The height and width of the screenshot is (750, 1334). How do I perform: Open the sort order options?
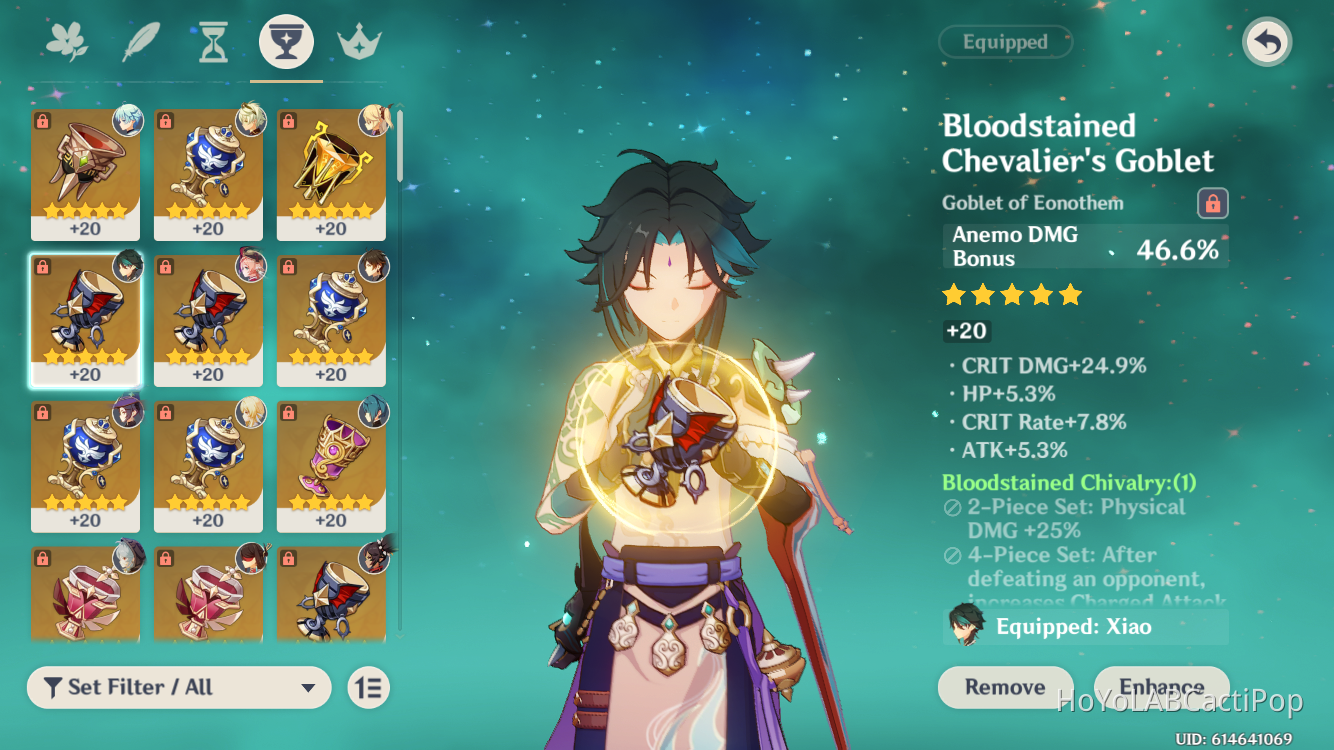click(x=367, y=688)
